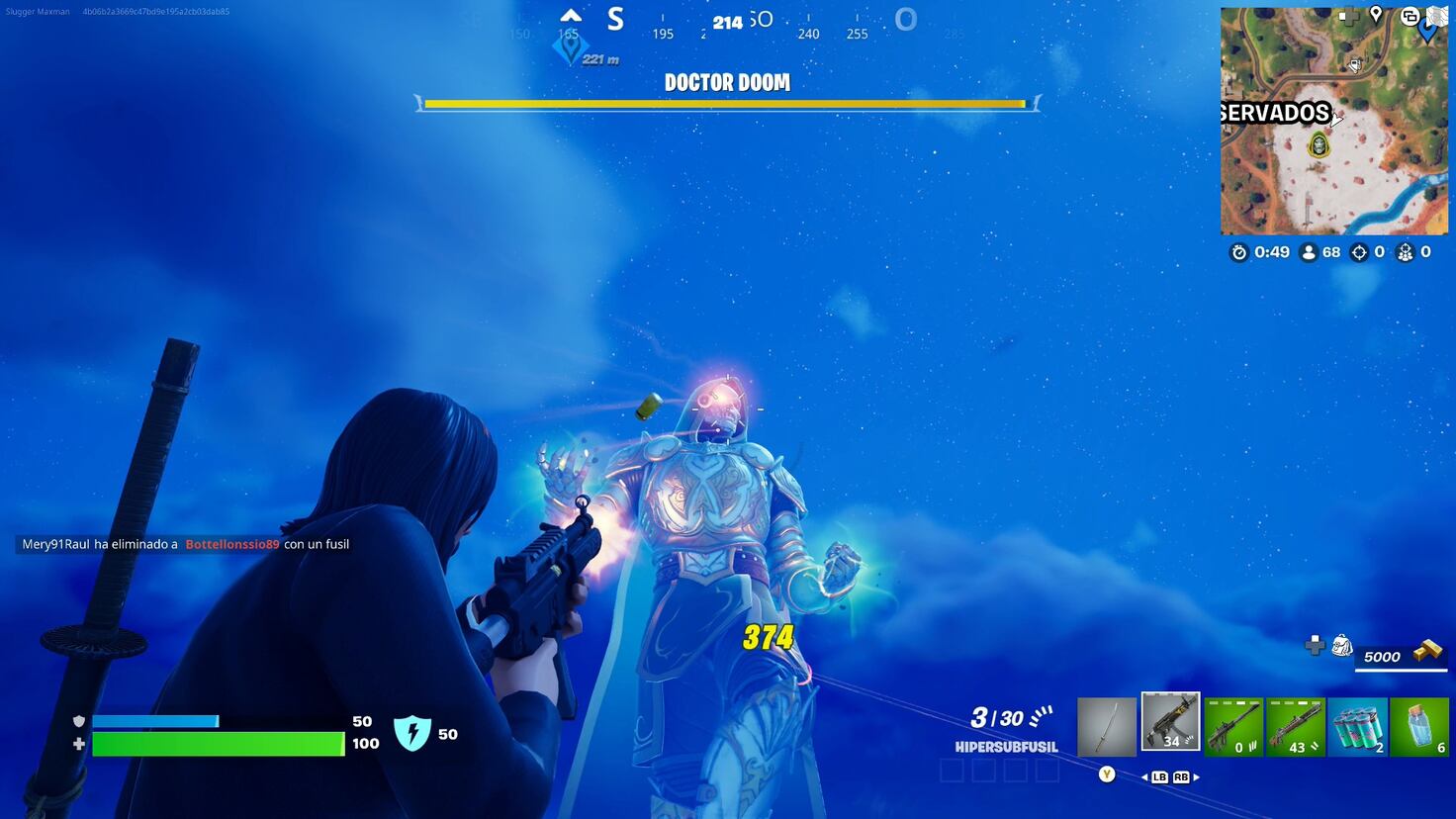Click the Bottellonssio89 elimination feed link
Screen dimensions: 1456x819
[x=230, y=544]
